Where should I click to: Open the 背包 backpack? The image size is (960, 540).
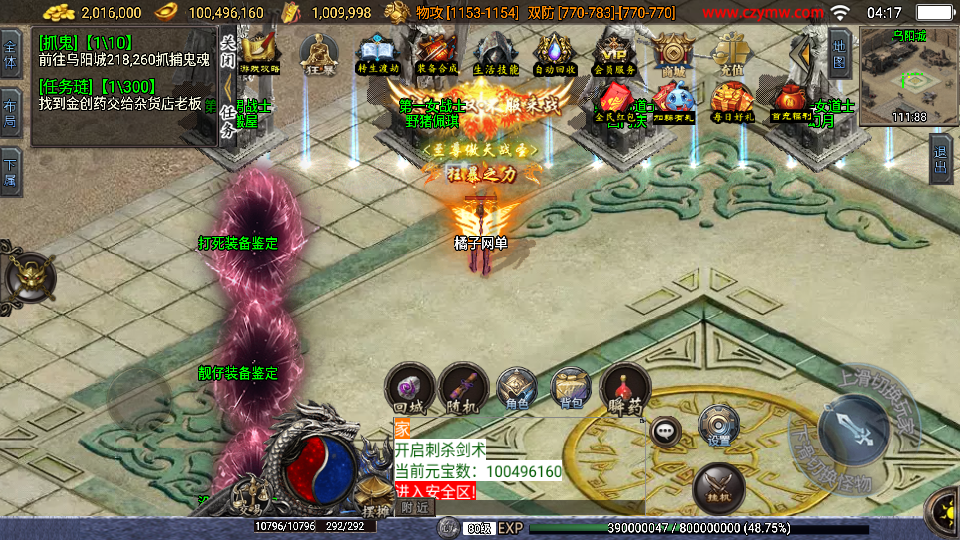pos(571,389)
